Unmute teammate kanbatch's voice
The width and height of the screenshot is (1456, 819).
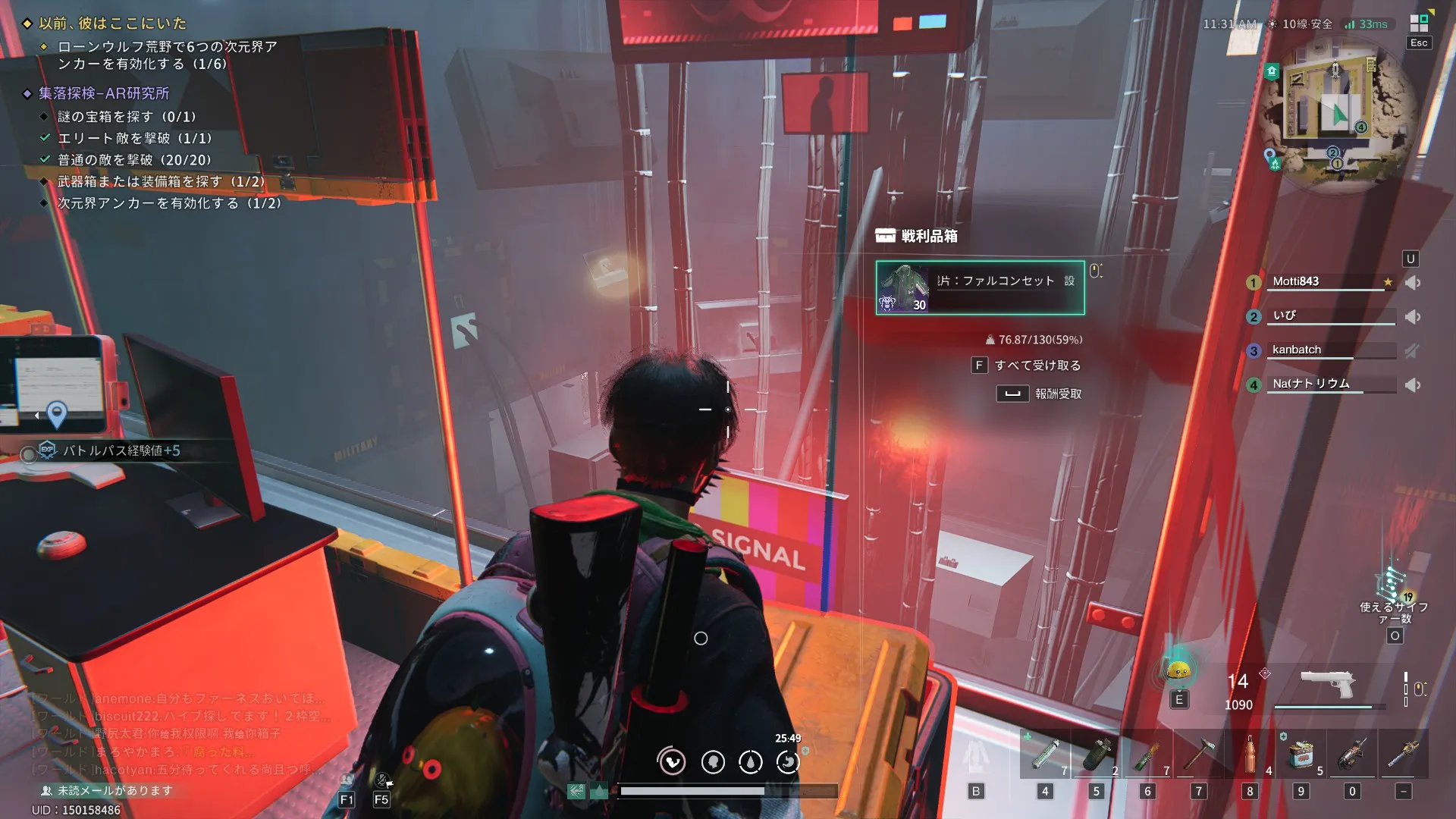1412,350
